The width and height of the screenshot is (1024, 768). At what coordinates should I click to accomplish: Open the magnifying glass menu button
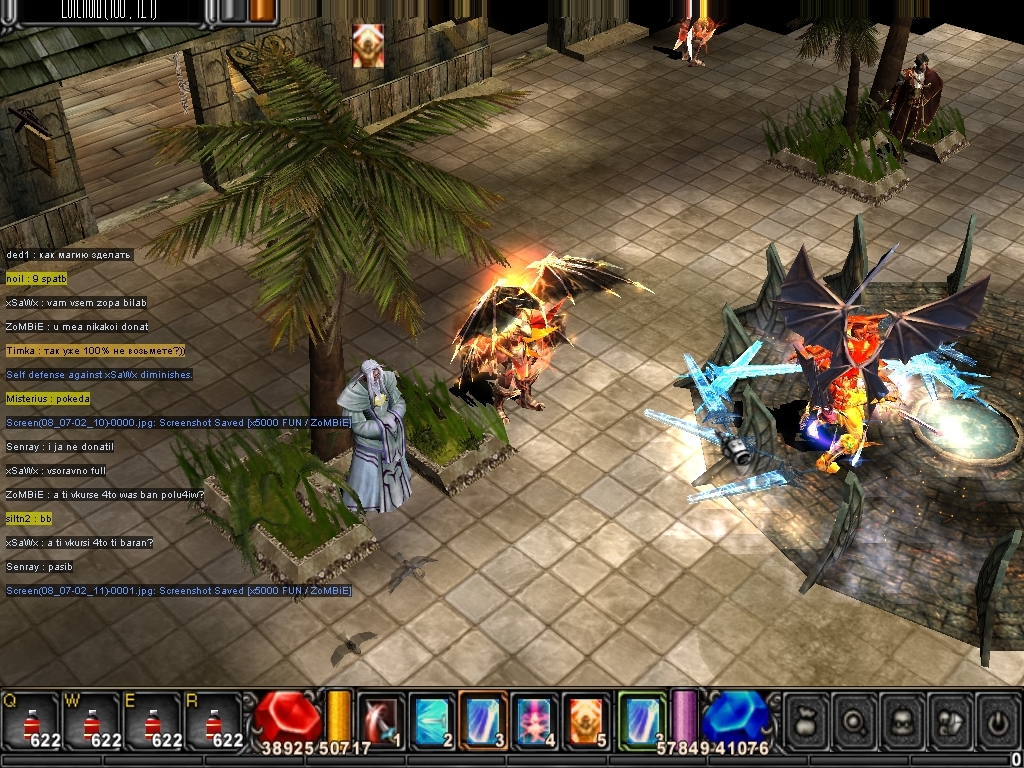[x=856, y=720]
